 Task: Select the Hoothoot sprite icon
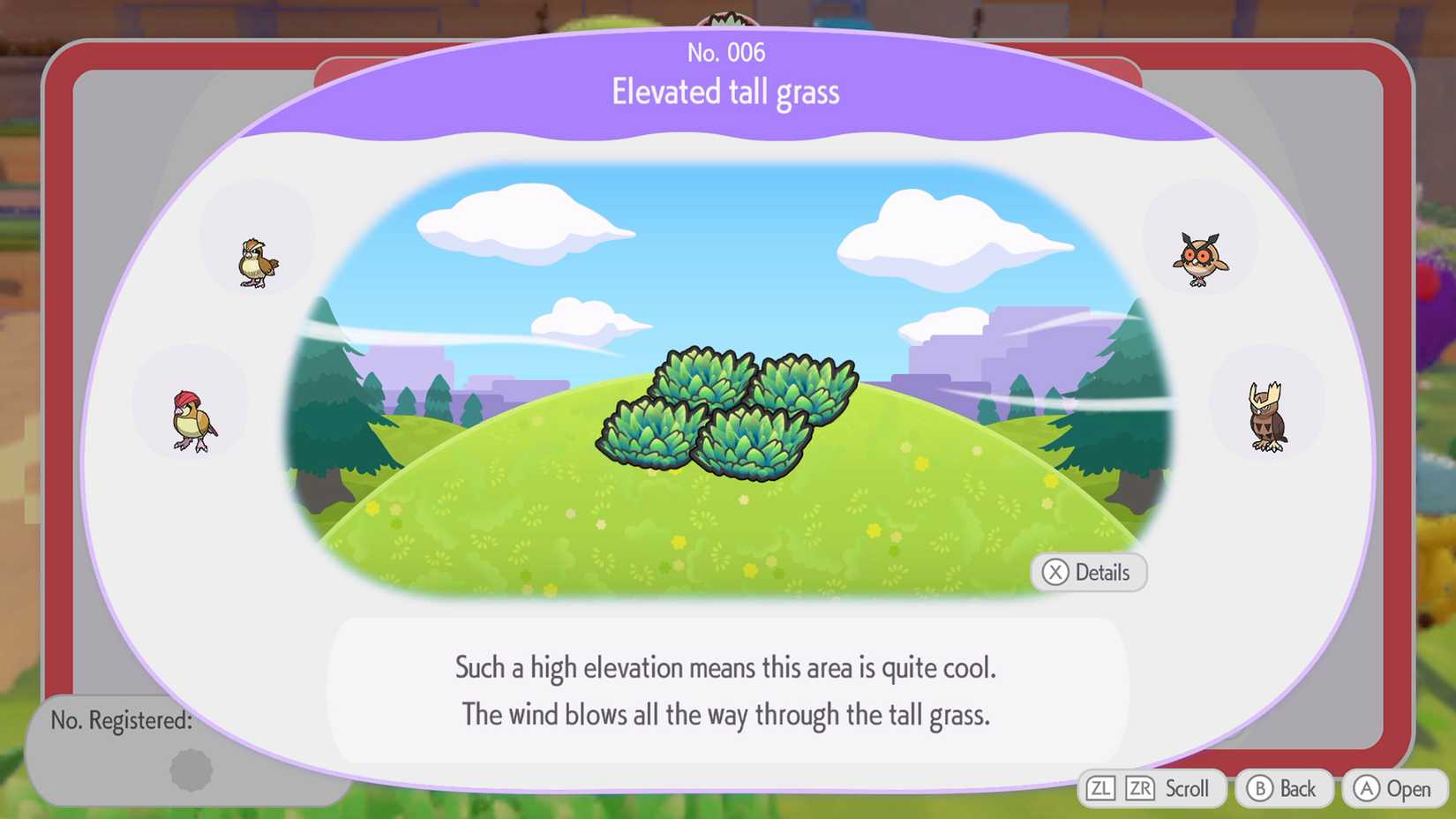(1202, 256)
